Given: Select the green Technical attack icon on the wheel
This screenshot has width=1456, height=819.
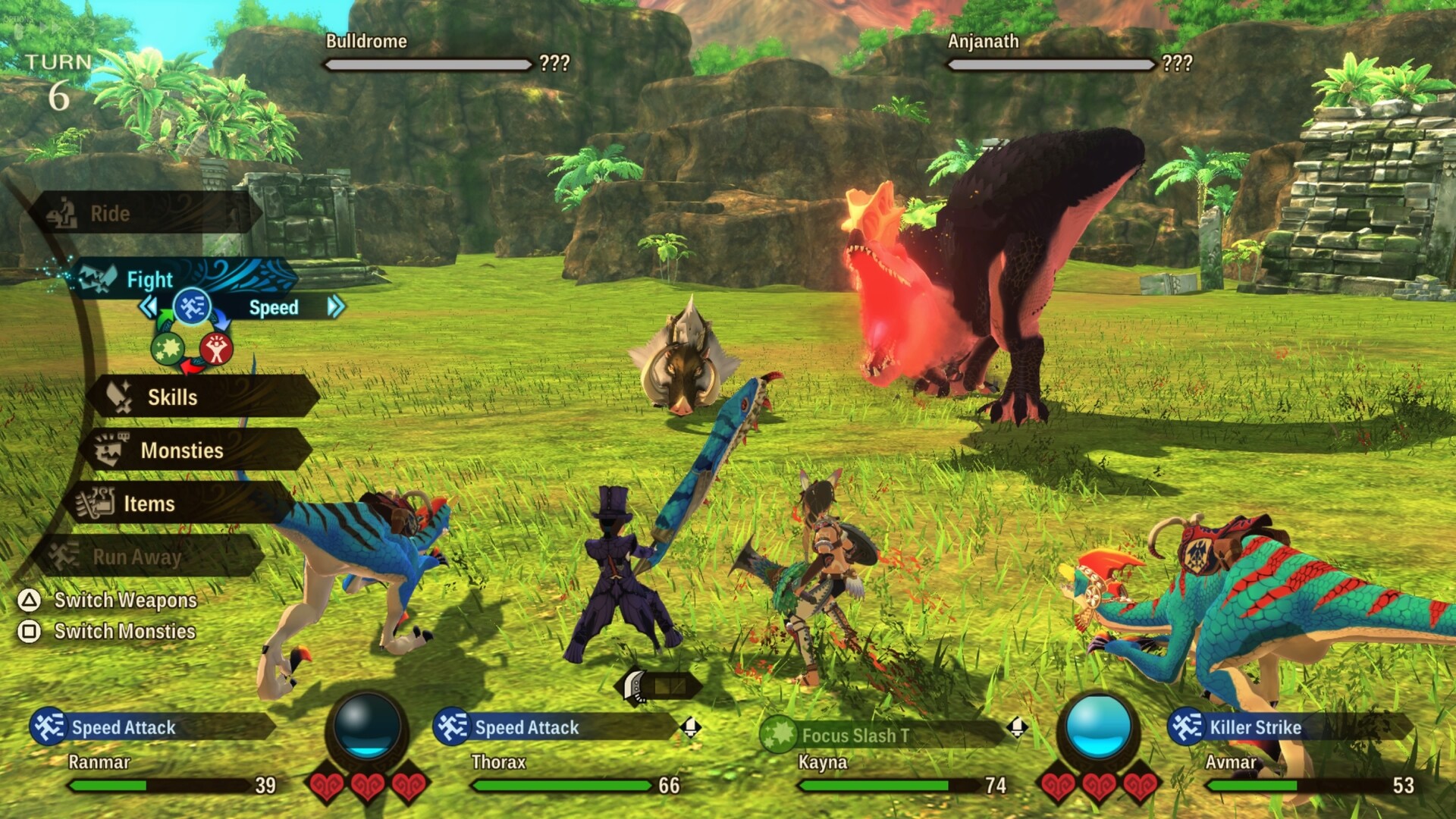Looking at the screenshot, I should pos(168,348).
